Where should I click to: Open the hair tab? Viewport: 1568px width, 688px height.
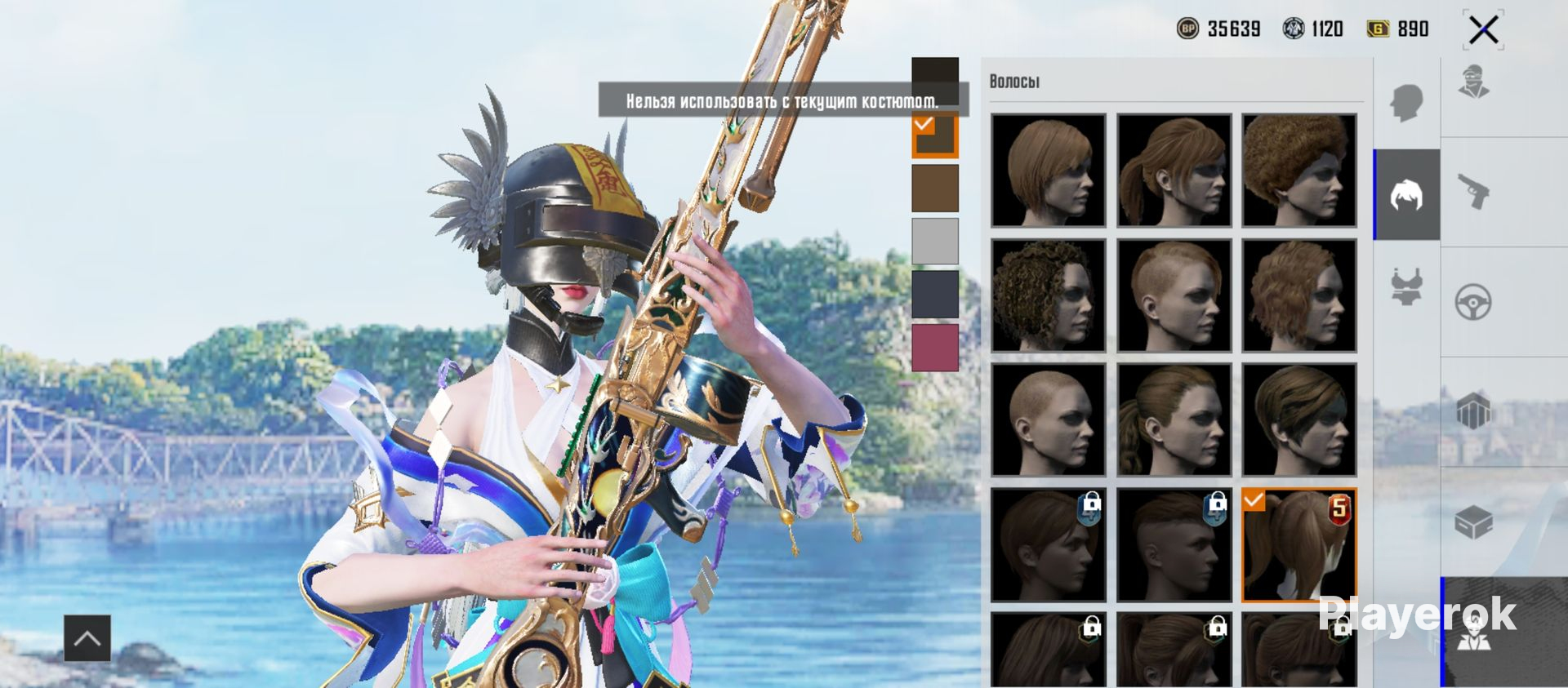[1406, 195]
